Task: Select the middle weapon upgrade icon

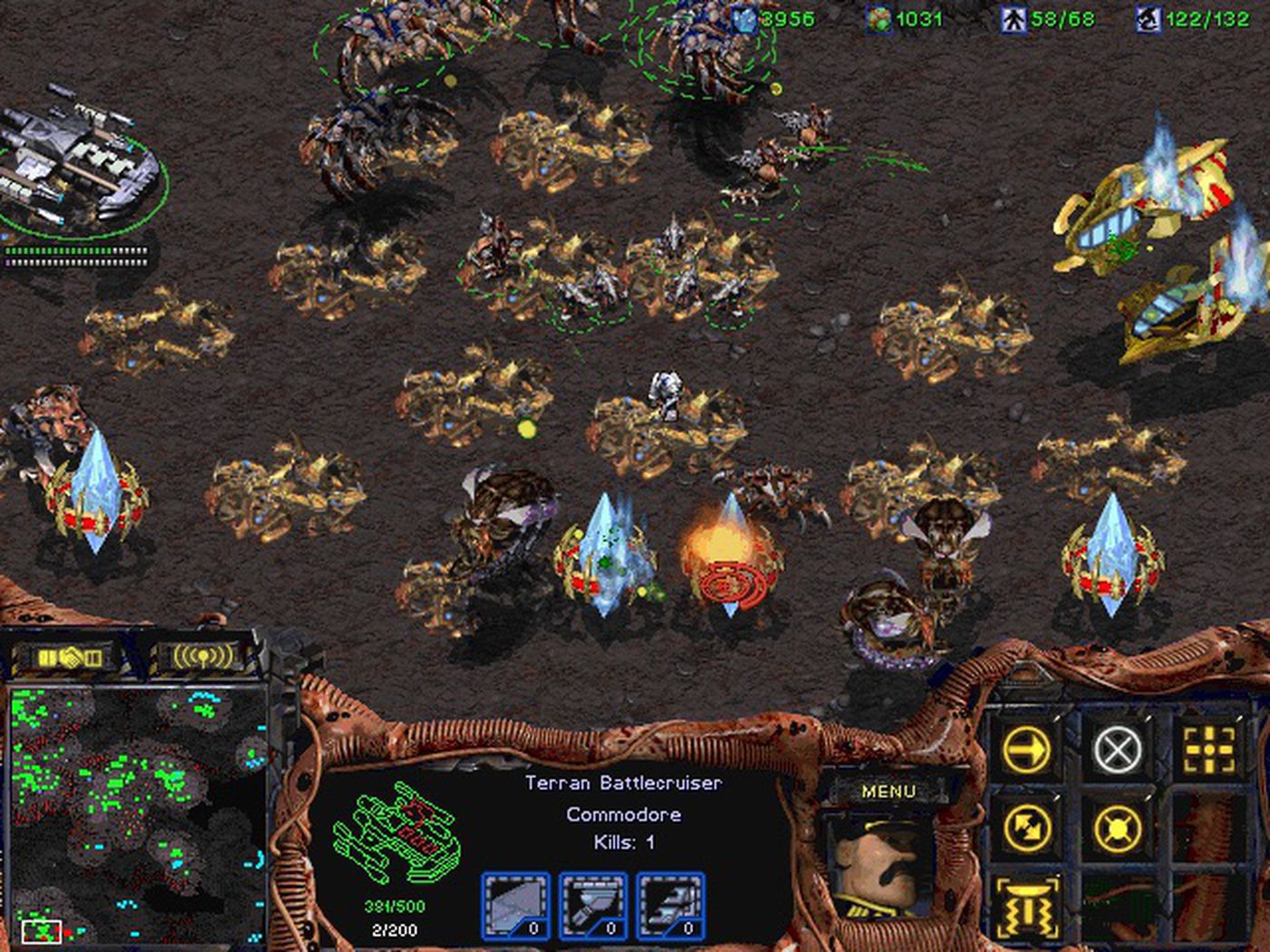Action: pos(593,905)
